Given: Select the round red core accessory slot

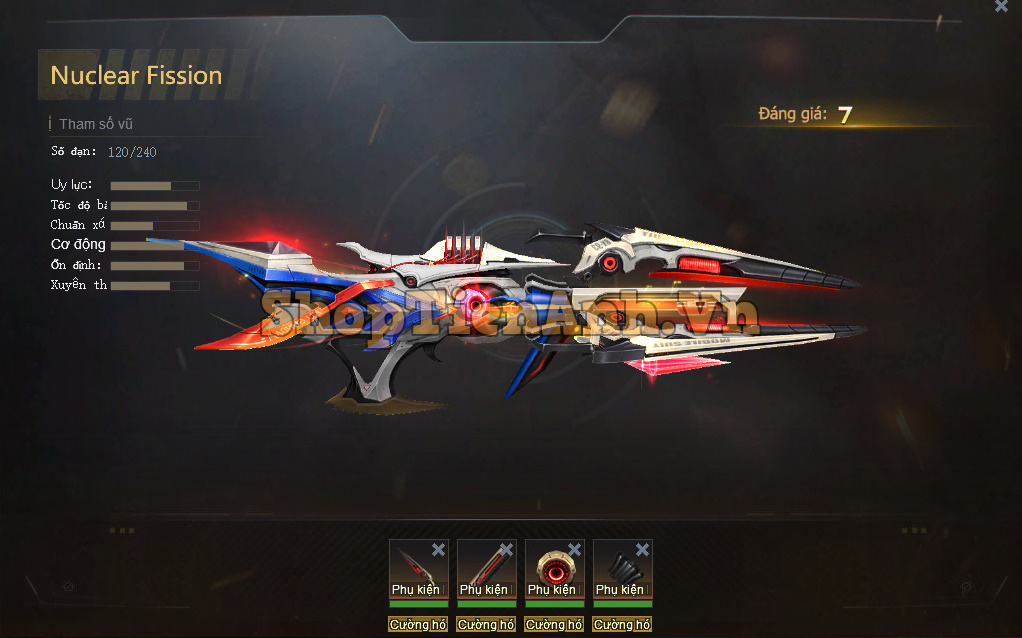Looking at the screenshot, I should pos(550,566).
